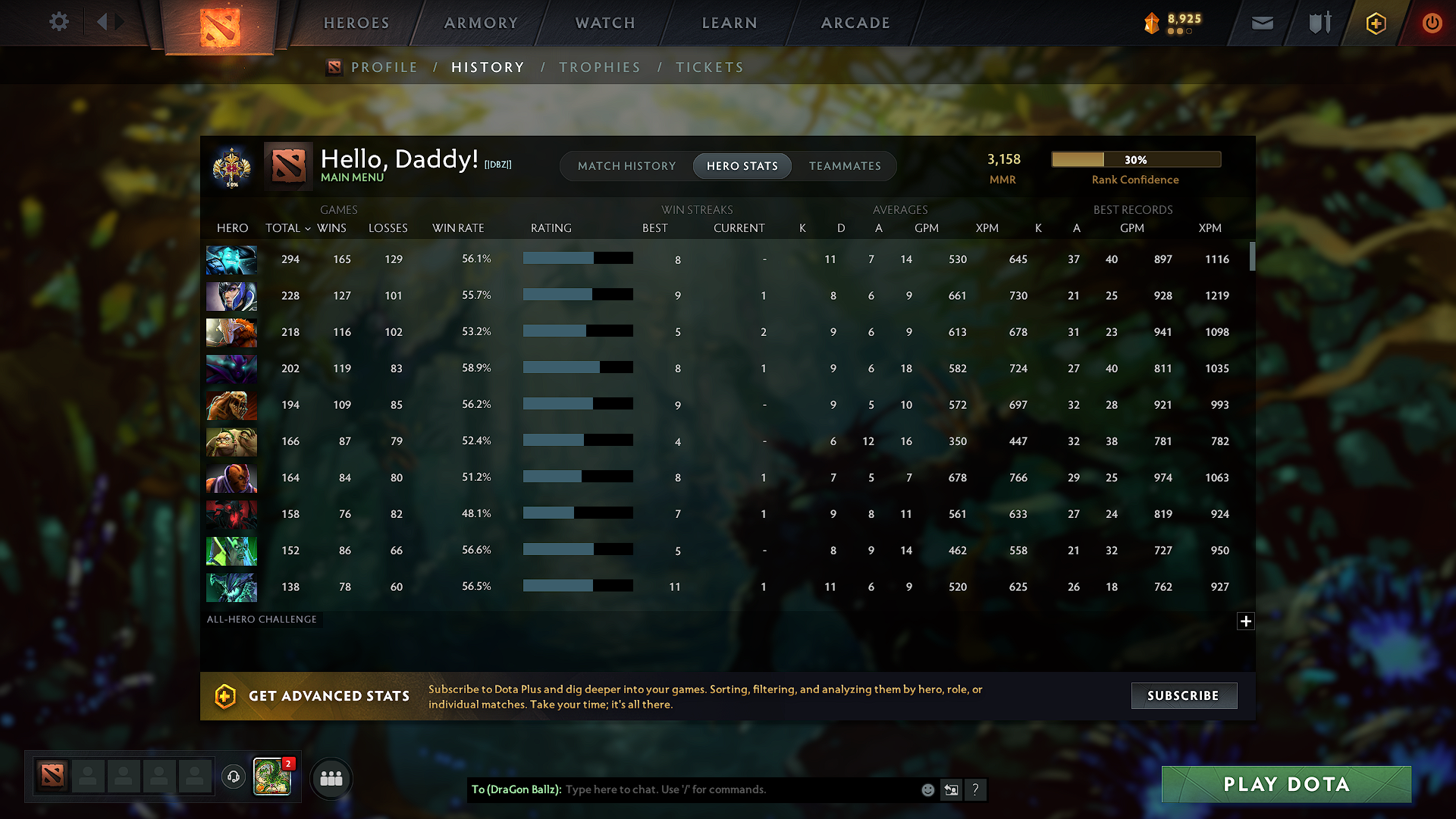Switch to the MATCH HISTORY tab

(626, 165)
